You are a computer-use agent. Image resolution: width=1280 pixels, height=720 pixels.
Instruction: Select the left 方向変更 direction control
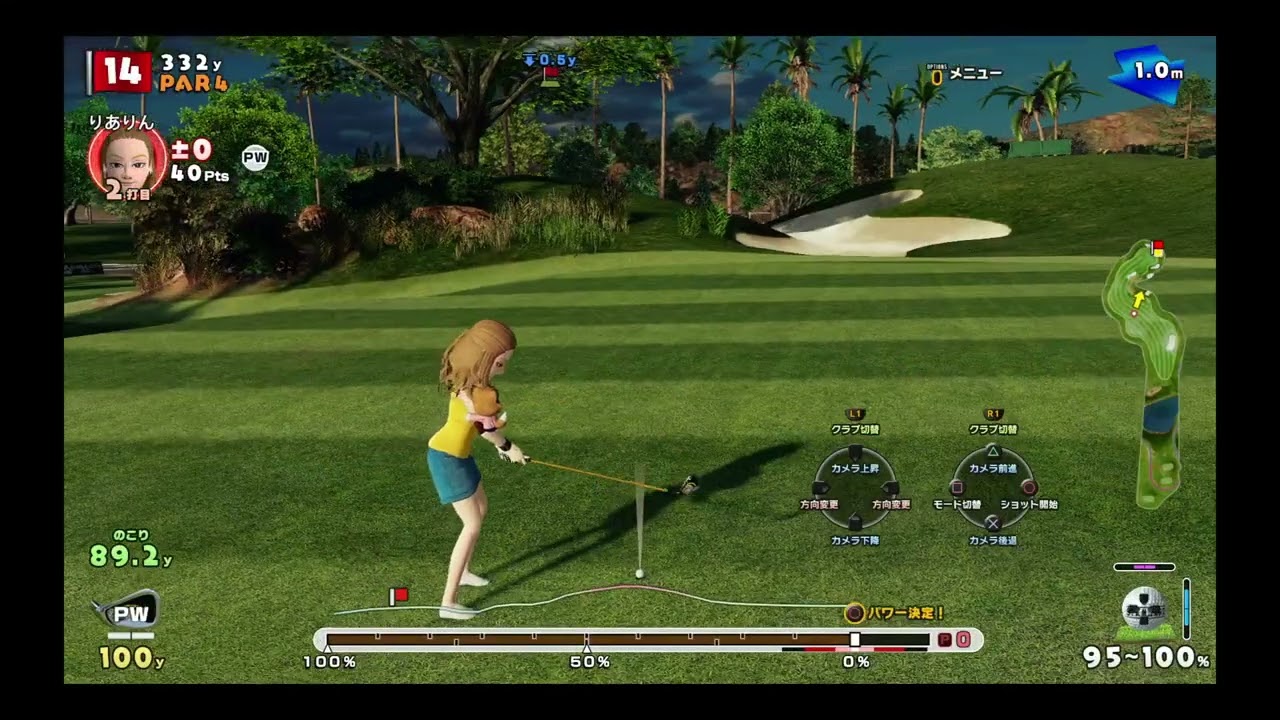click(818, 490)
